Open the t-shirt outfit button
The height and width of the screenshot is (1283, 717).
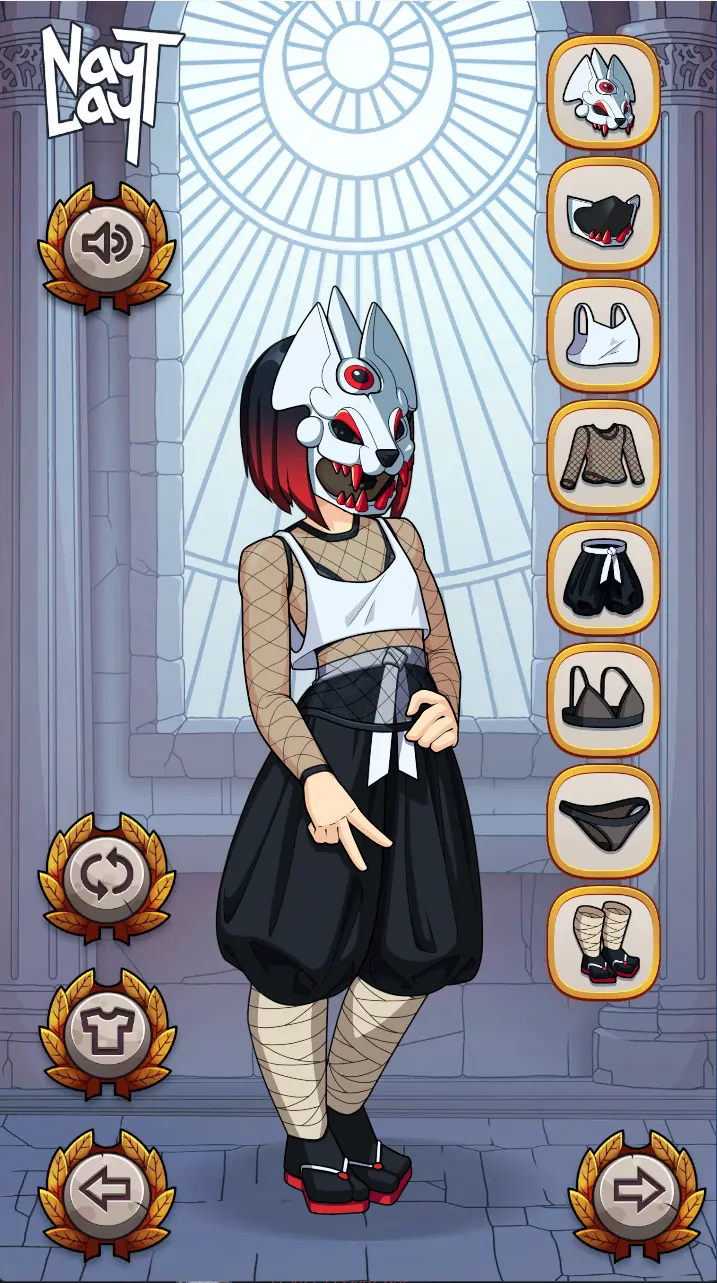pyautogui.click(x=106, y=1031)
